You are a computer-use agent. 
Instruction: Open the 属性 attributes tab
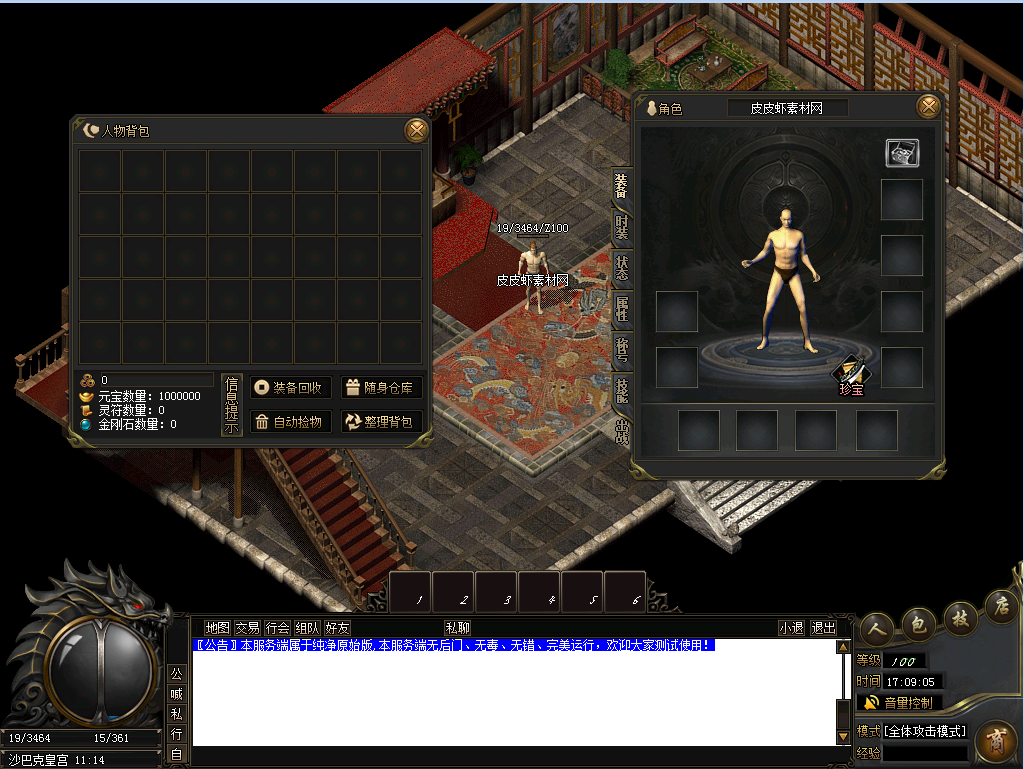[622, 309]
